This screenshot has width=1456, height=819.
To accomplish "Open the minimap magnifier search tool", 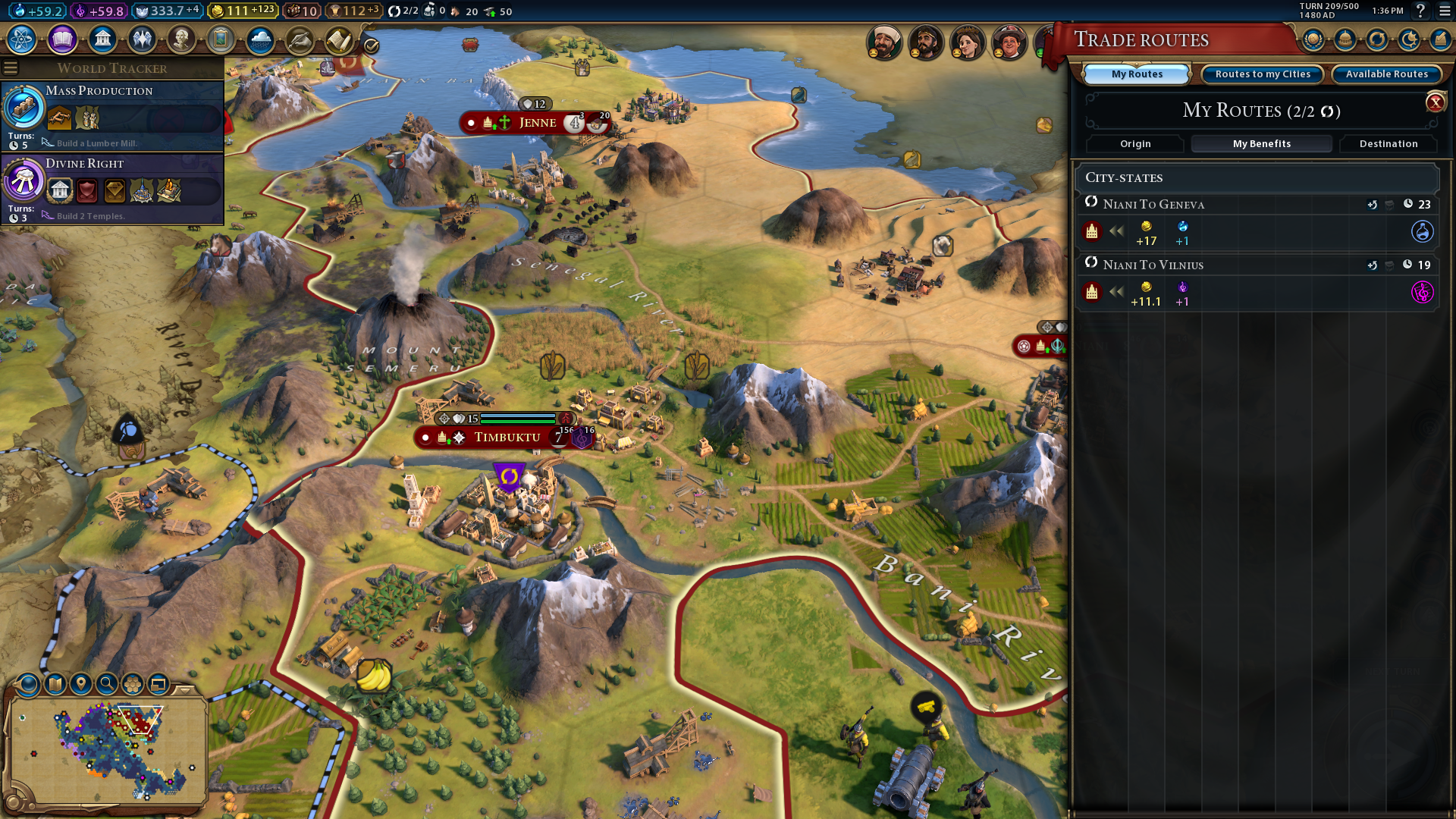I will pyautogui.click(x=107, y=684).
